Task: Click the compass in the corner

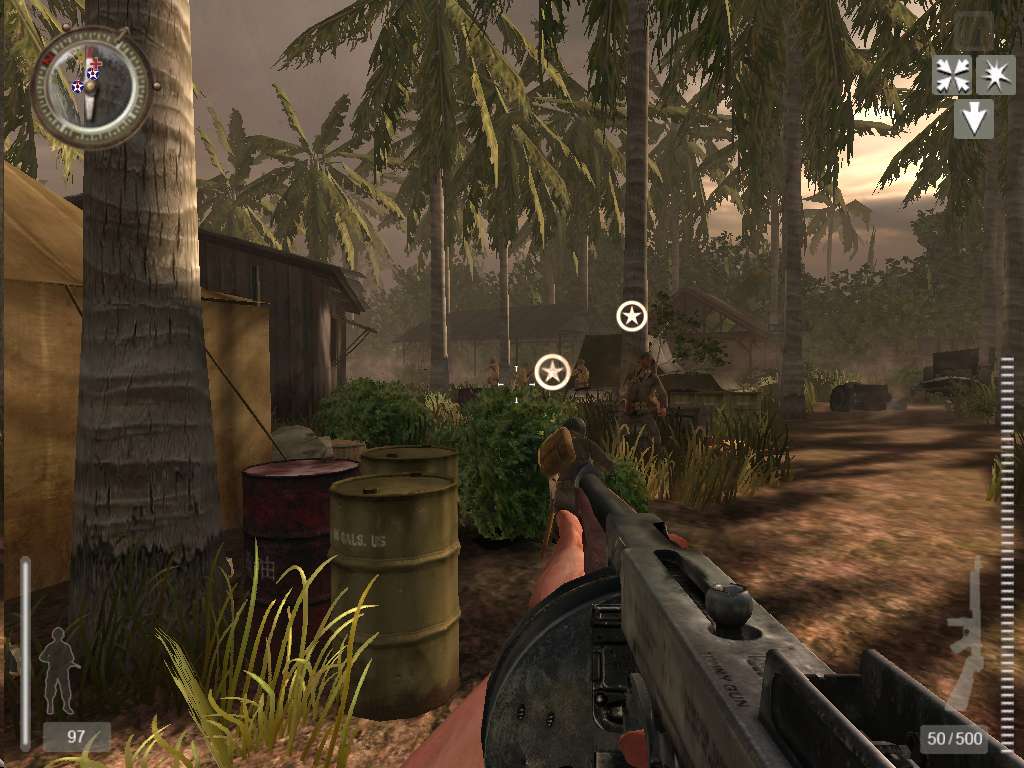Action: (91, 86)
